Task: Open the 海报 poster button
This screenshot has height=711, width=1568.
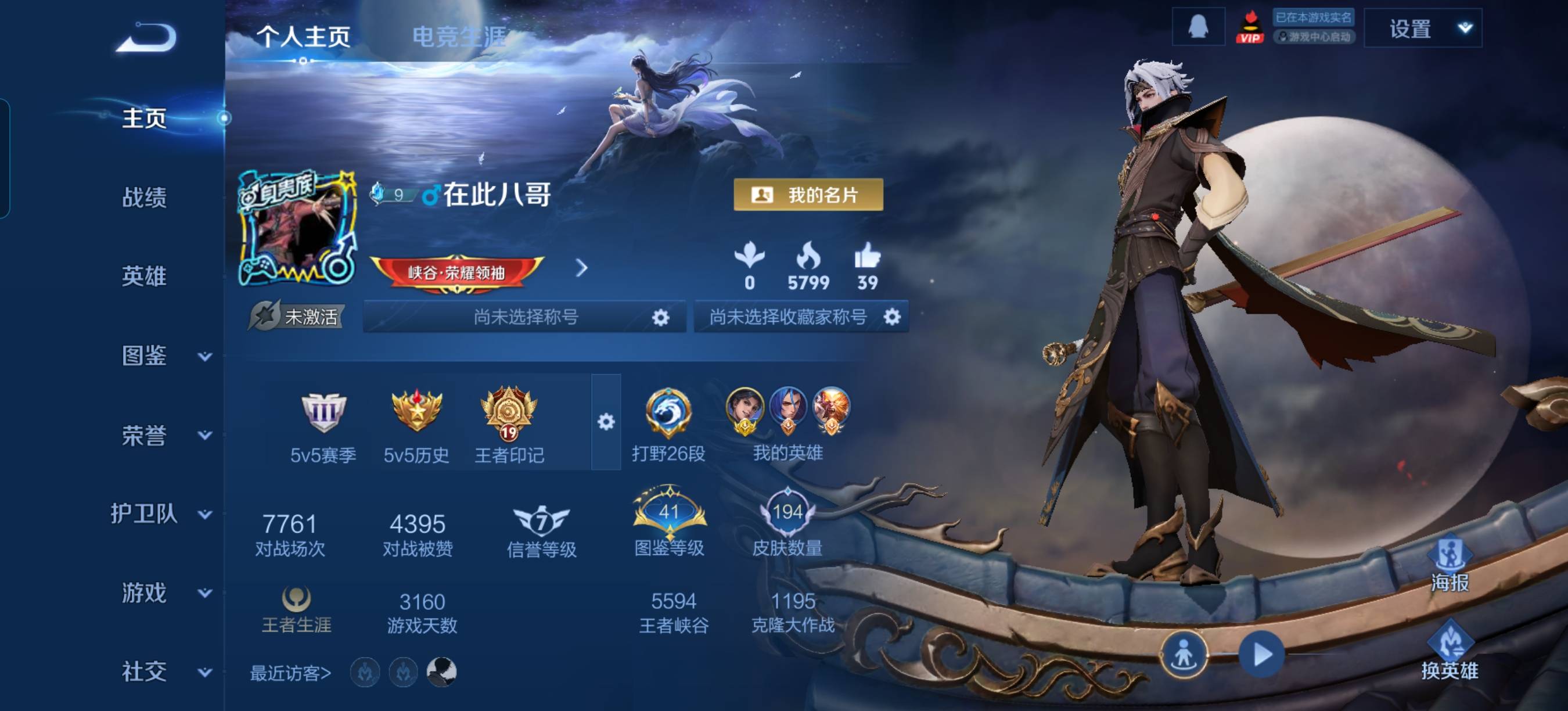Action: click(x=1450, y=563)
